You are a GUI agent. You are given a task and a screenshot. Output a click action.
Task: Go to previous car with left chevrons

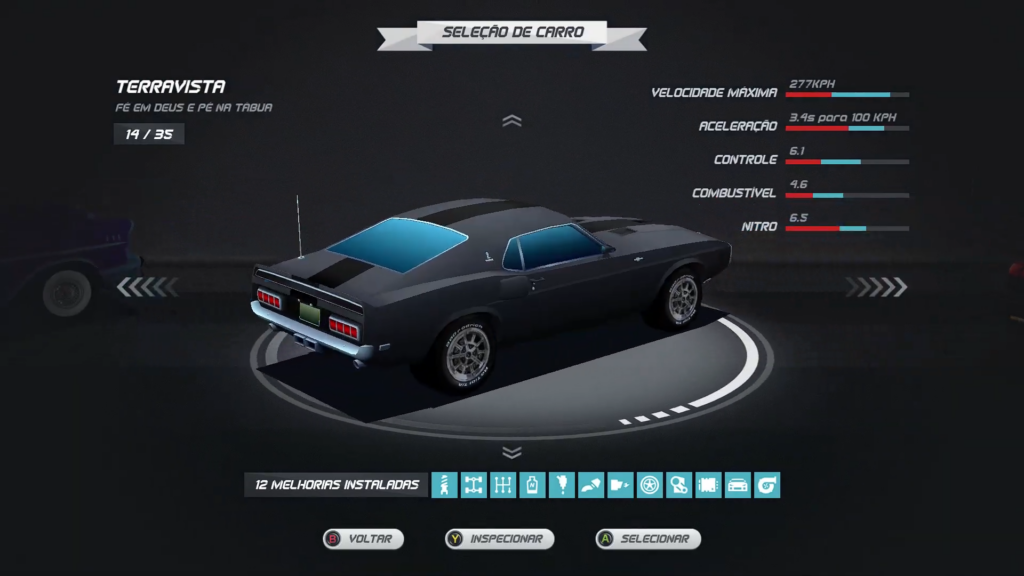(146, 288)
